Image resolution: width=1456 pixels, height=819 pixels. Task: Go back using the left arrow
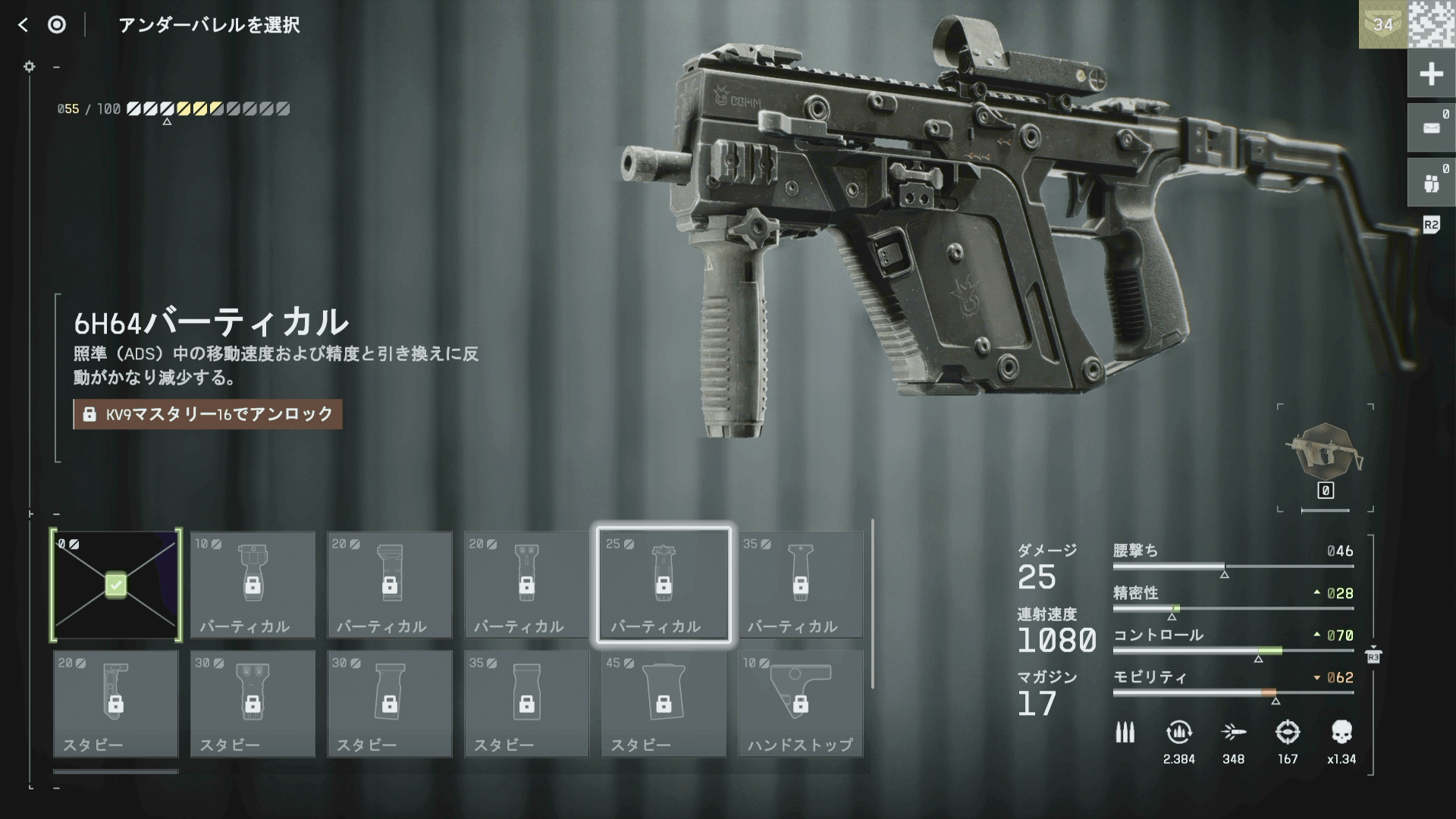[23, 25]
